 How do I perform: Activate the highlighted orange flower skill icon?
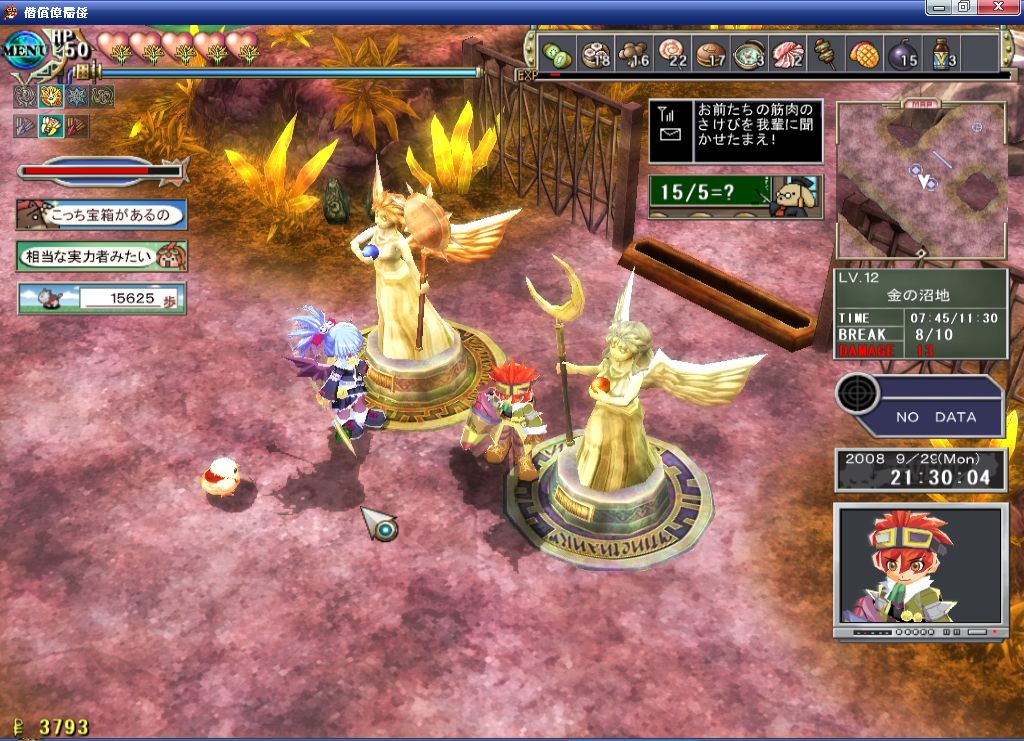click(50, 97)
